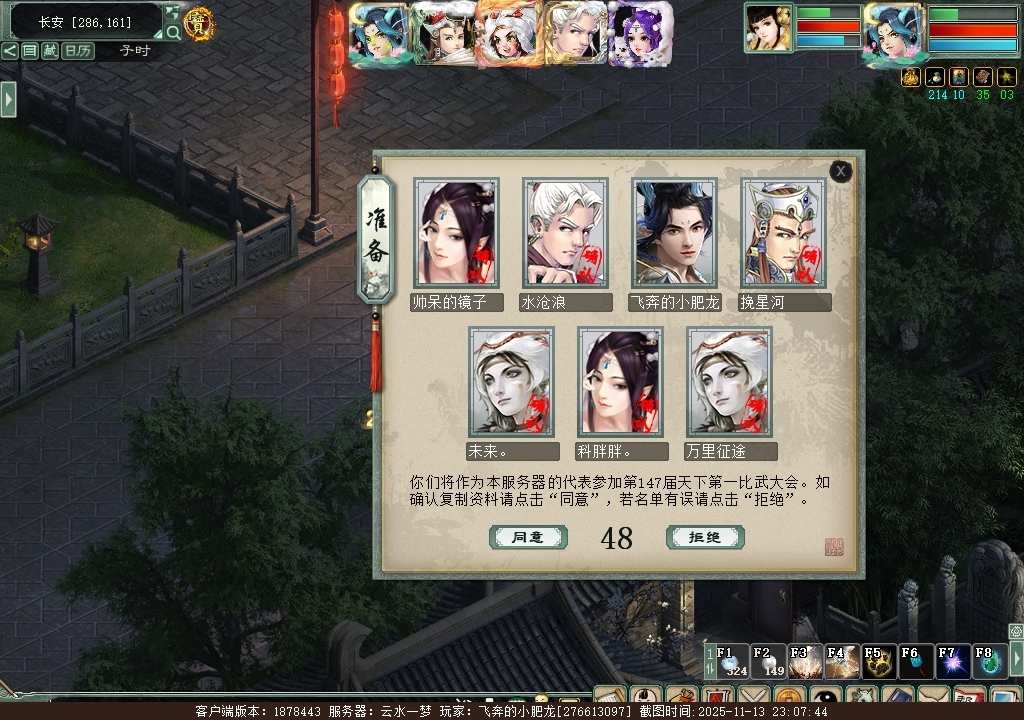The image size is (1024, 720).
Task: Select the 飞奔的小肥龙 player portrait
Action: tap(674, 233)
